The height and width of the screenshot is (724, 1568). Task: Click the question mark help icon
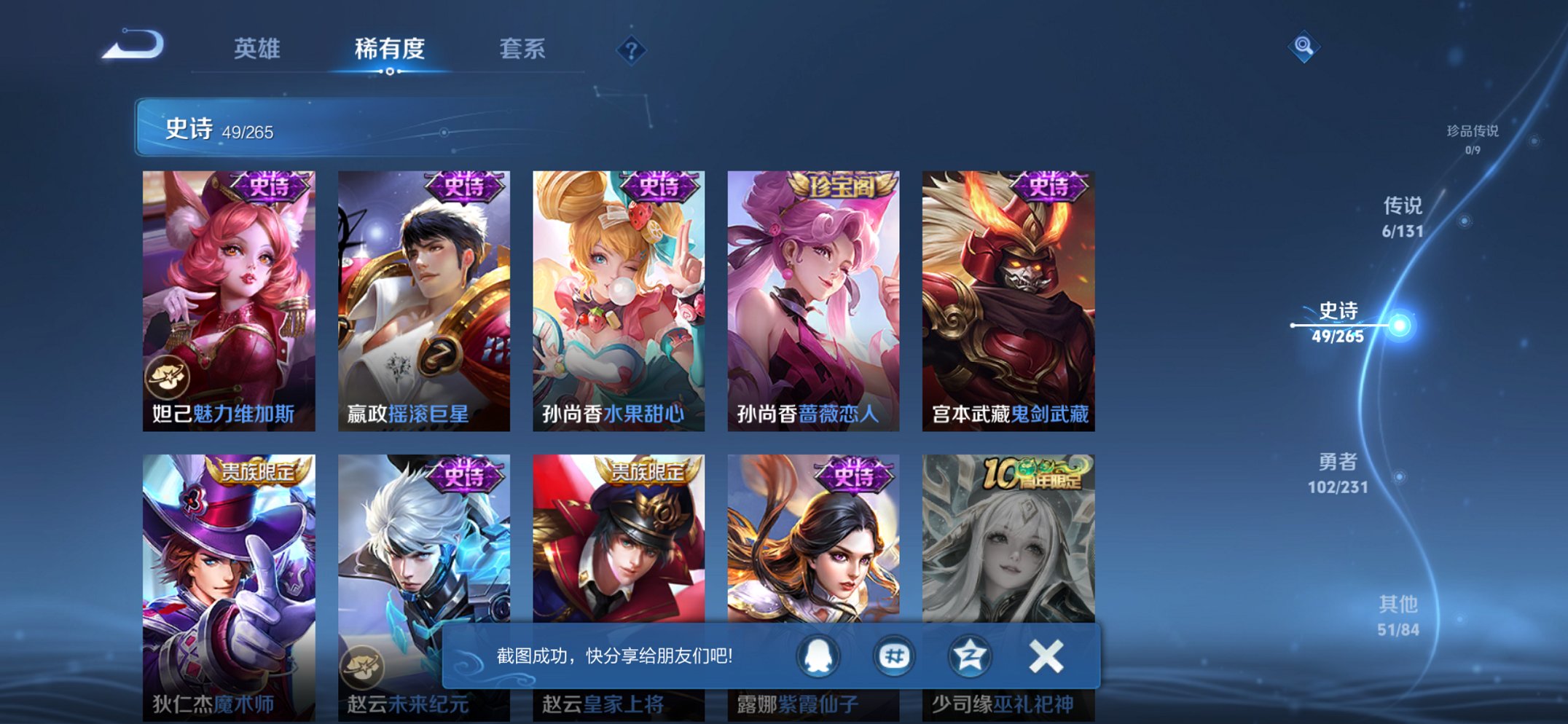[631, 49]
